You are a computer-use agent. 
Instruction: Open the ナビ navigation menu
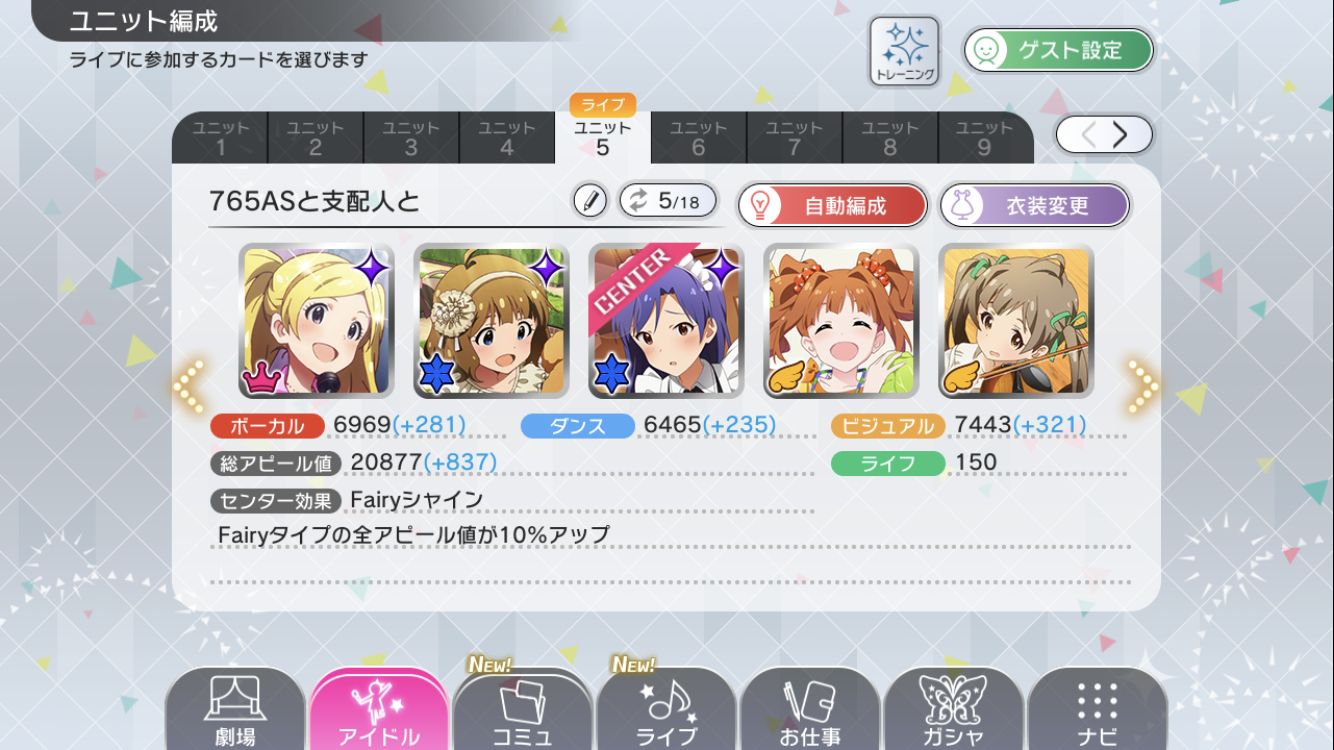coord(1097,712)
